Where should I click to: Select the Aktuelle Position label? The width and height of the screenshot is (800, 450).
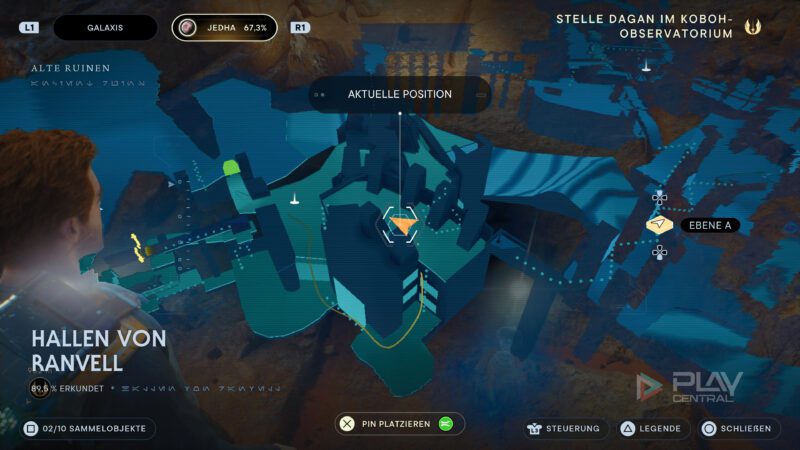point(399,94)
